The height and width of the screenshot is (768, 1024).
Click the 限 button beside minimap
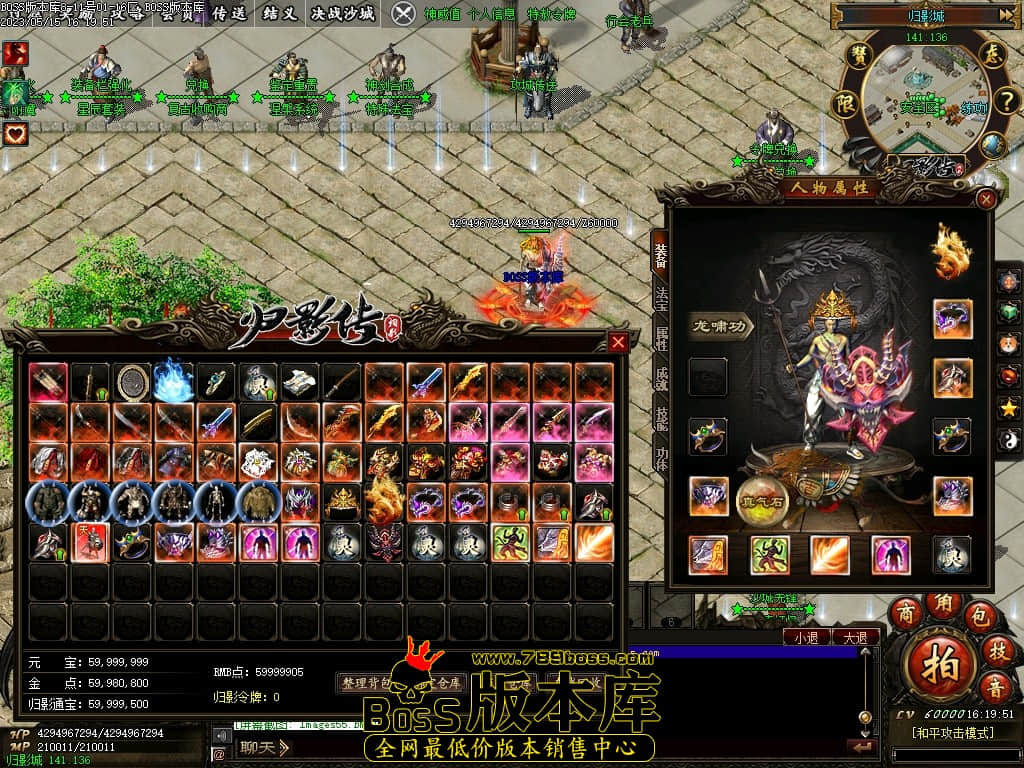tap(845, 103)
